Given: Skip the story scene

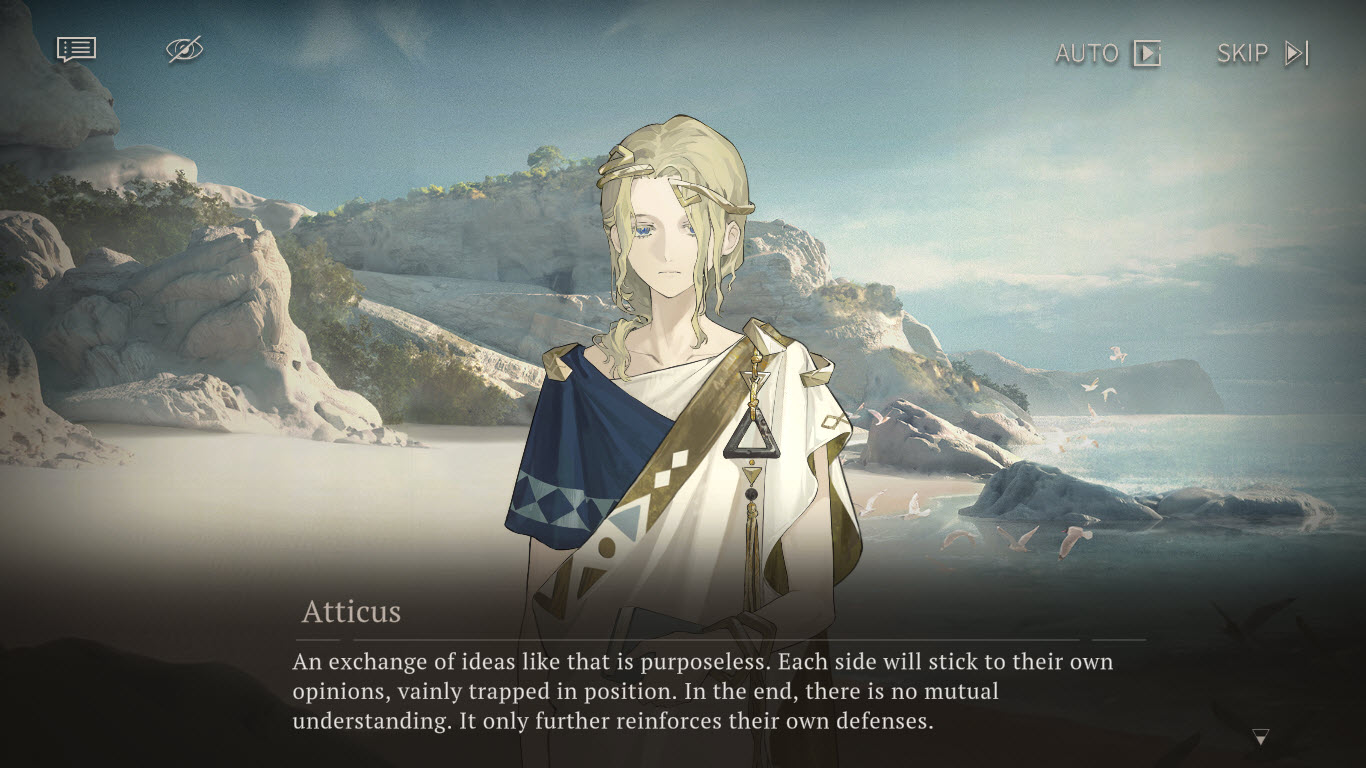Looking at the screenshot, I should [1262, 53].
